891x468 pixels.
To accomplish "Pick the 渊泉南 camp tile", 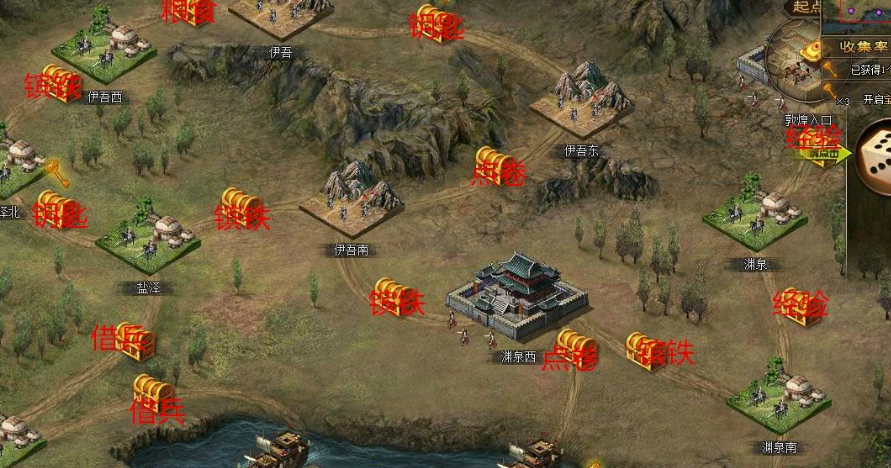I will (x=778, y=398).
